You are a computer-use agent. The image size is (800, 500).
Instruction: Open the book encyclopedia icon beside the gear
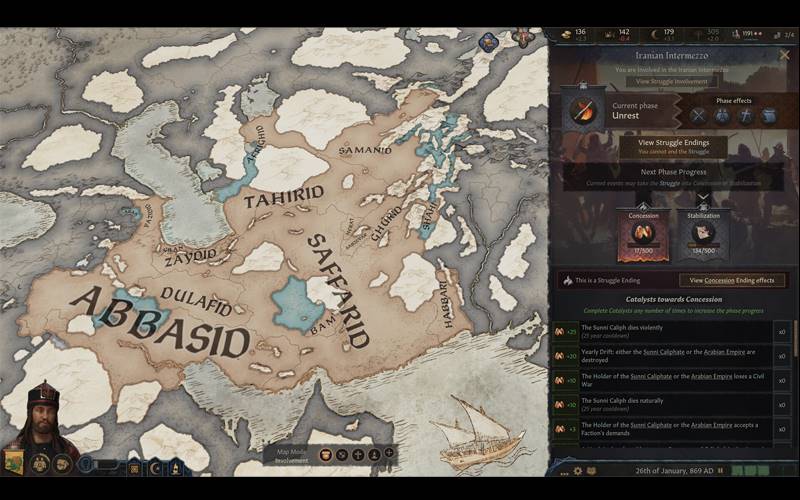click(x=592, y=470)
